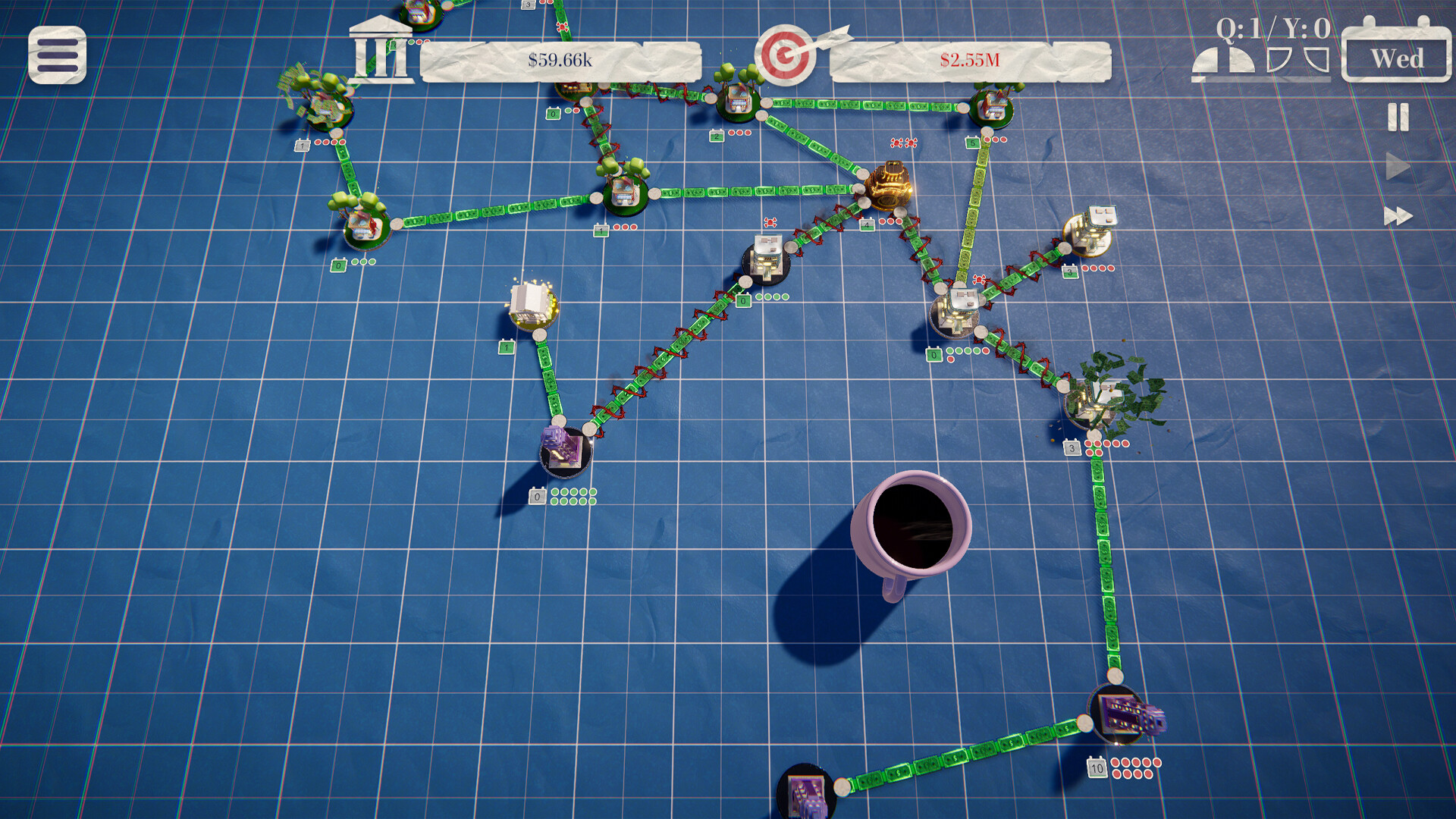Pause the game with the pause button
This screenshot has width=1456, height=819.
1398,118
